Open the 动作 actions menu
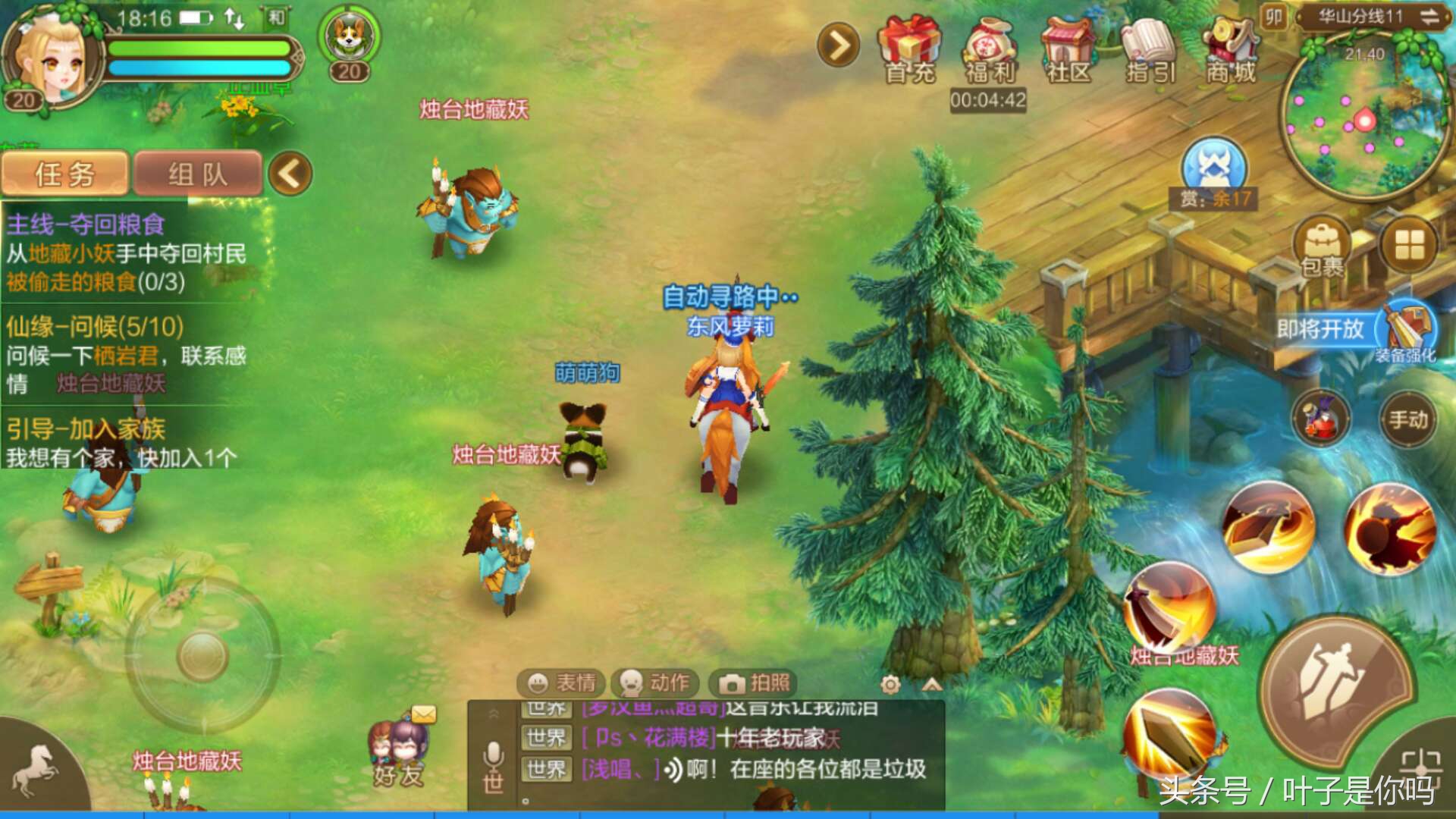Screen dimensions: 1456x819 [x=655, y=683]
